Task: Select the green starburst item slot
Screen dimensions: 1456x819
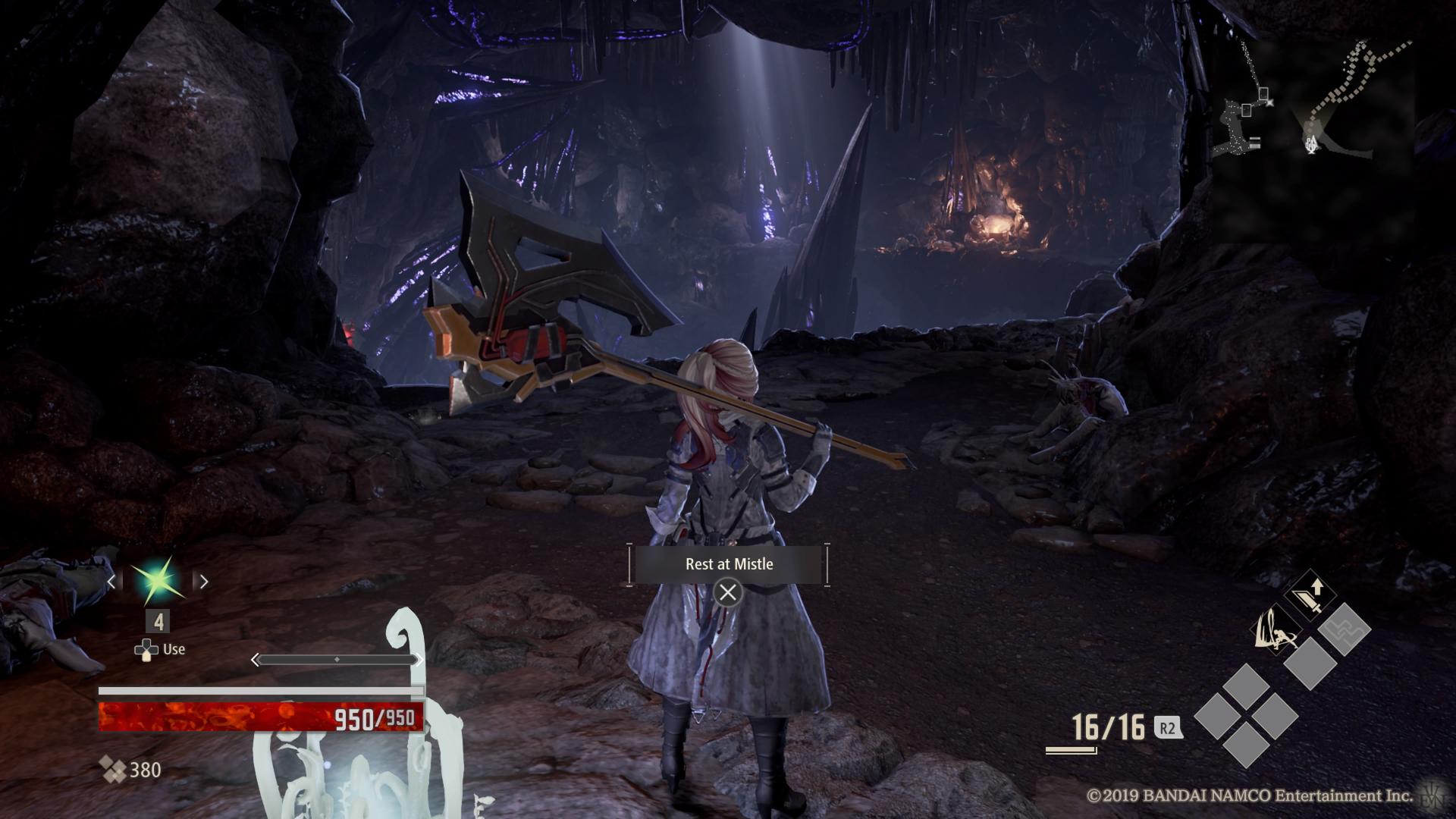Action: tap(157, 581)
